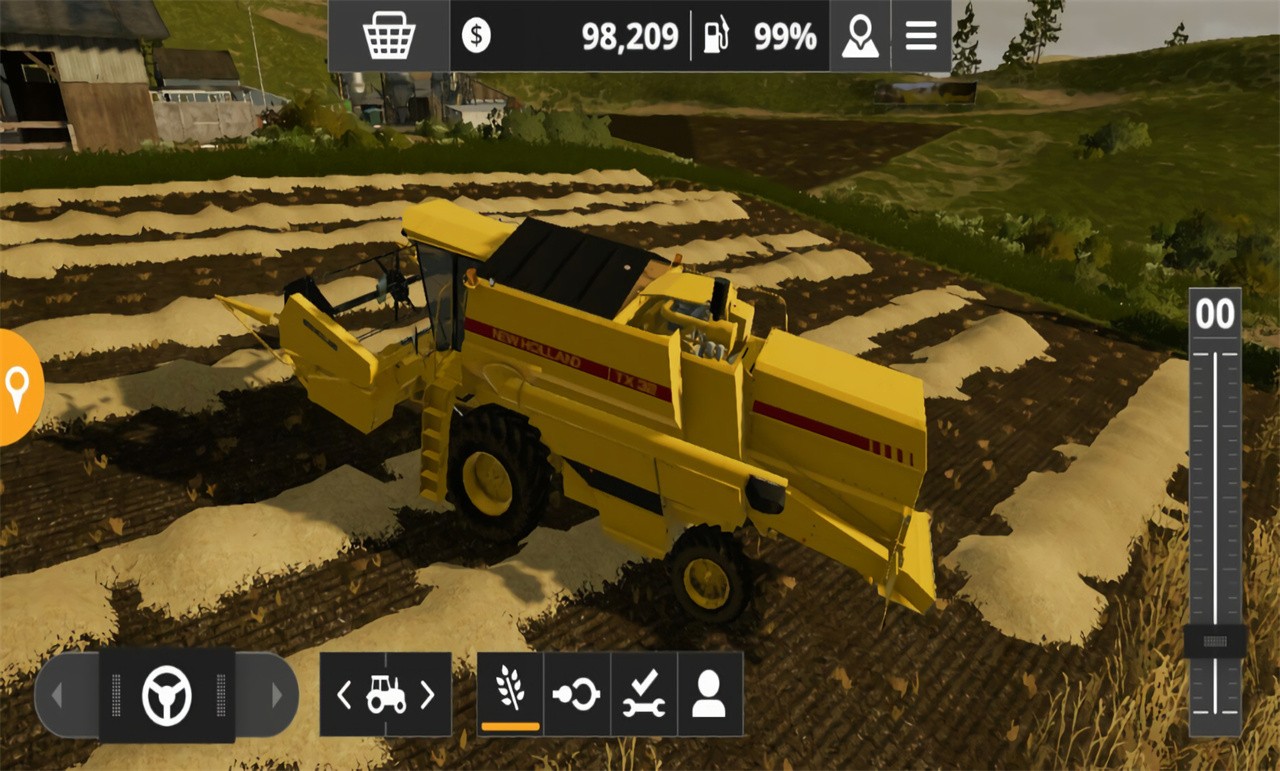Click the money balance display
Screen dimensions: 1280x771
tap(630, 35)
